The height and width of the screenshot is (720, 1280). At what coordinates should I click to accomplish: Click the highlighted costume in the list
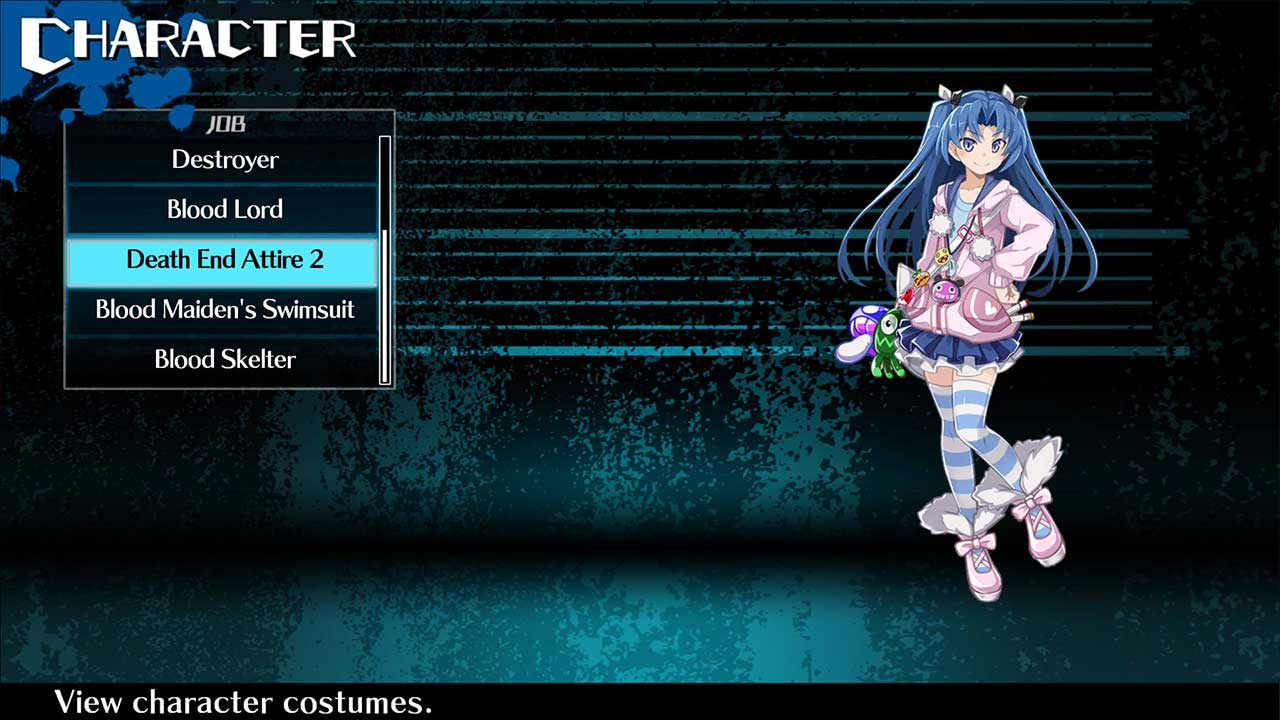point(223,259)
